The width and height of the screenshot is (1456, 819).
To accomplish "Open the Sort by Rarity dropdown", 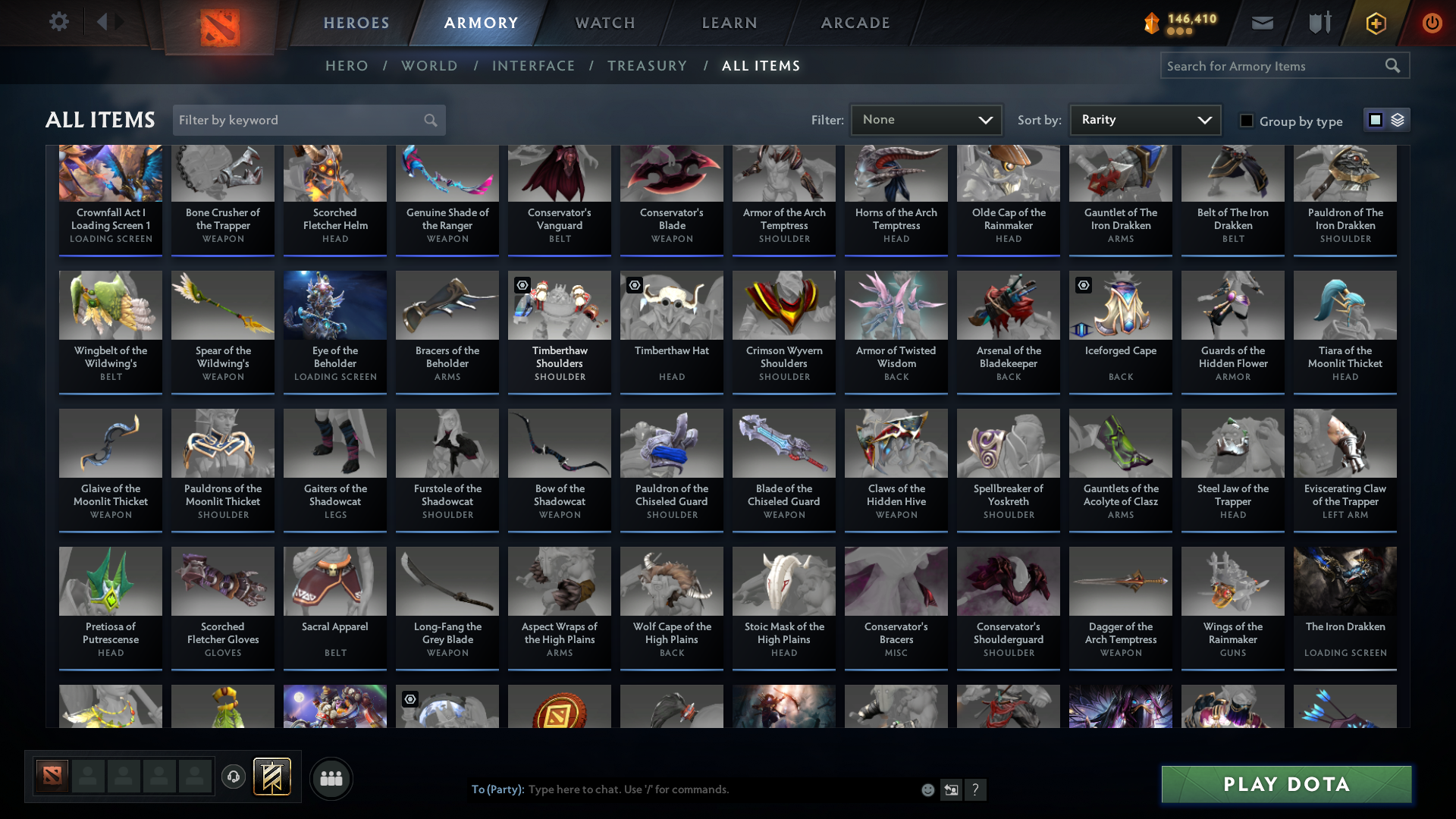I will tap(1144, 119).
